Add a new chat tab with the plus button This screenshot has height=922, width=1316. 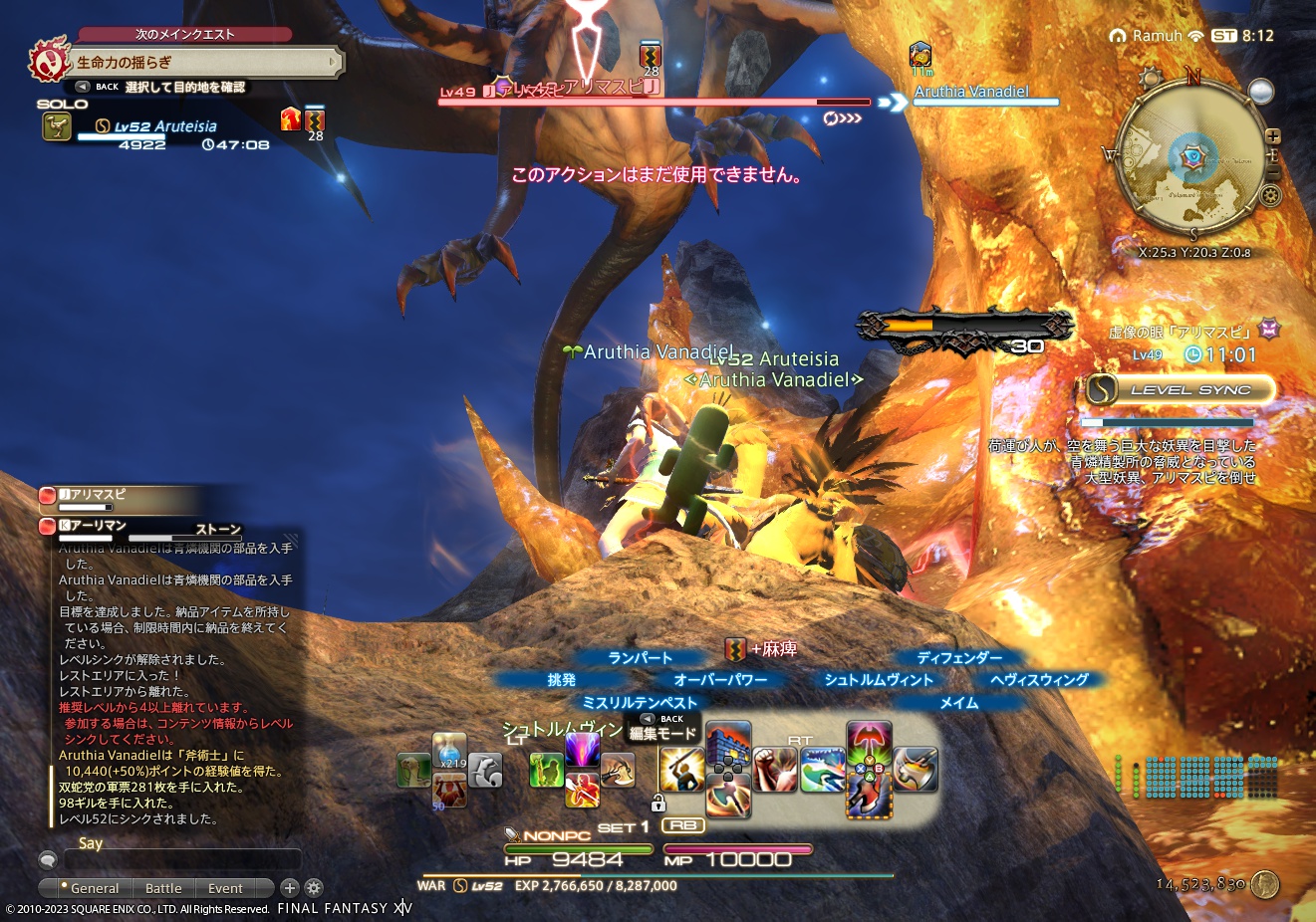point(289,887)
